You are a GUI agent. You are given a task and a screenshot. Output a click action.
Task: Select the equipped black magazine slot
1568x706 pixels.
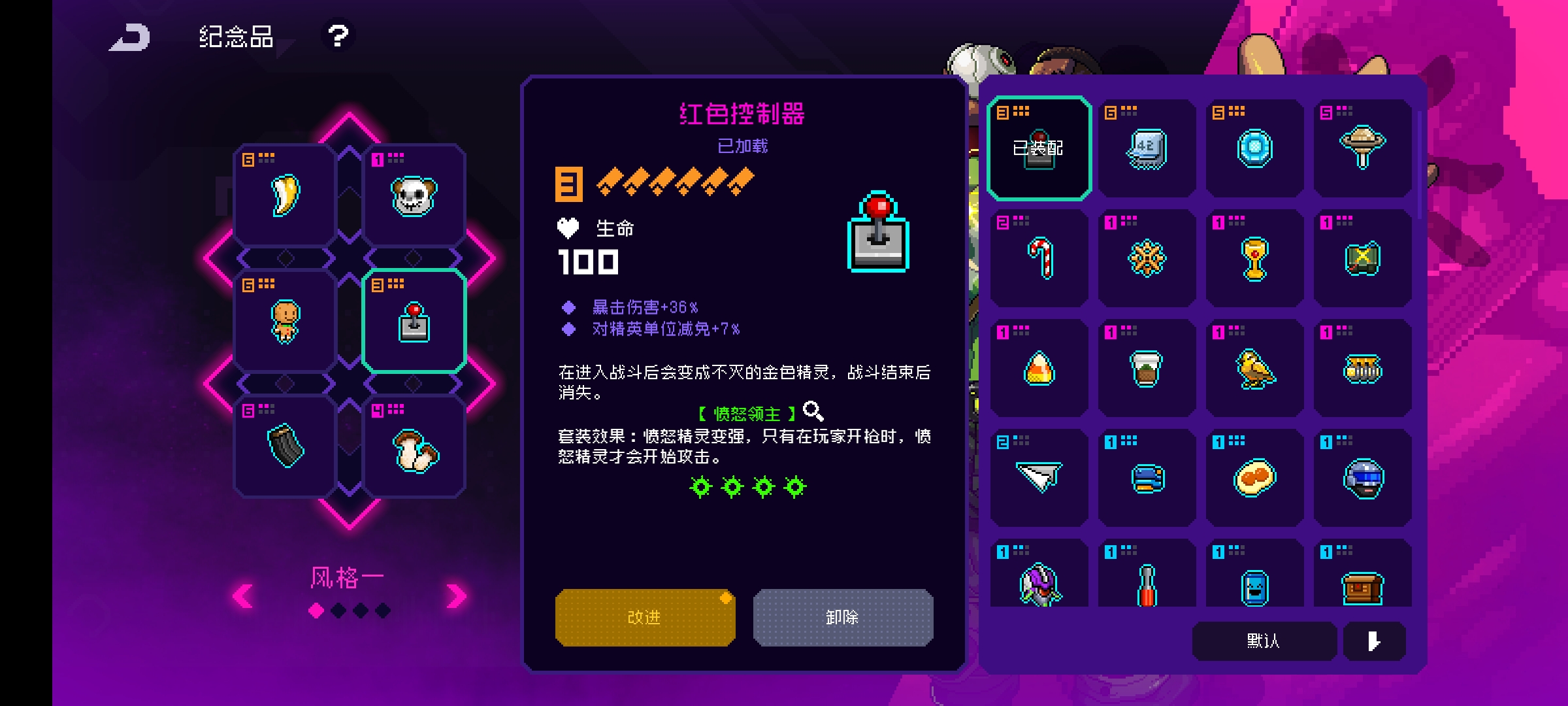click(286, 447)
